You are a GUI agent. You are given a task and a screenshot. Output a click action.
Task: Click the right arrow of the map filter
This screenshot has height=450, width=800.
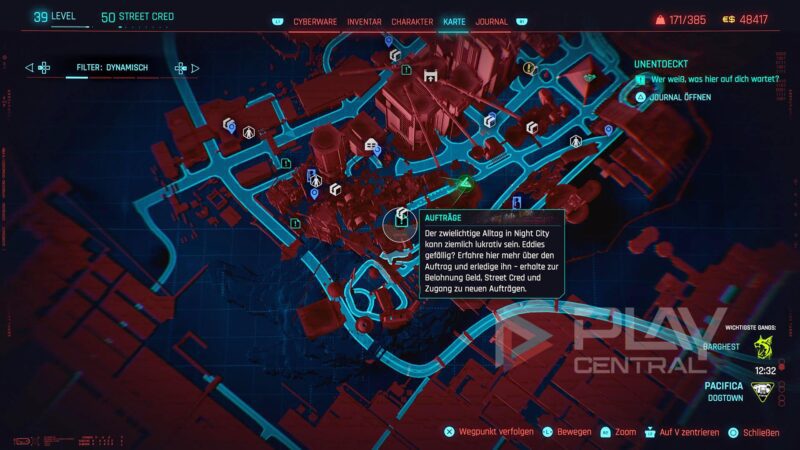tap(193, 68)
